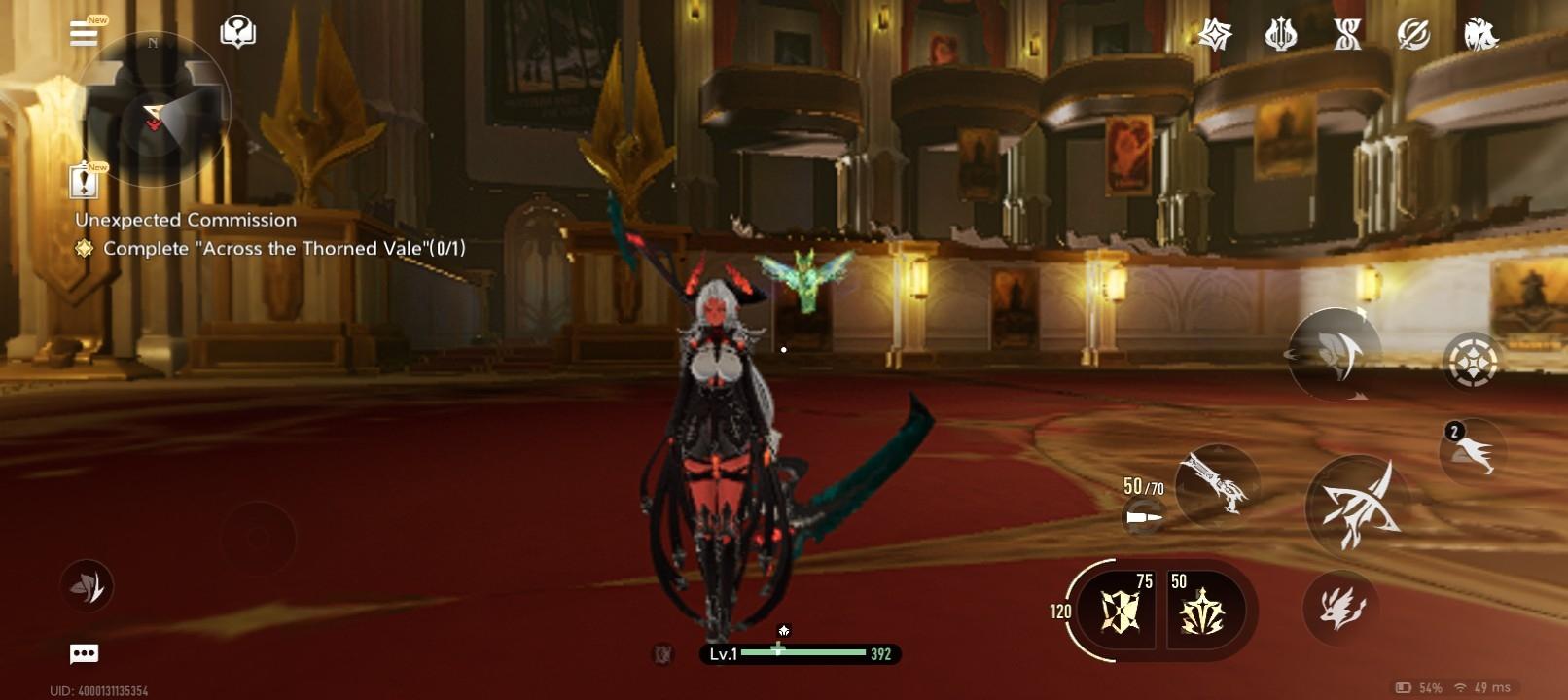The height and width of the screenshot is (700, 1568).
Task: Open the hourglass-shaped icon menu
Action: coord(1347,36)
